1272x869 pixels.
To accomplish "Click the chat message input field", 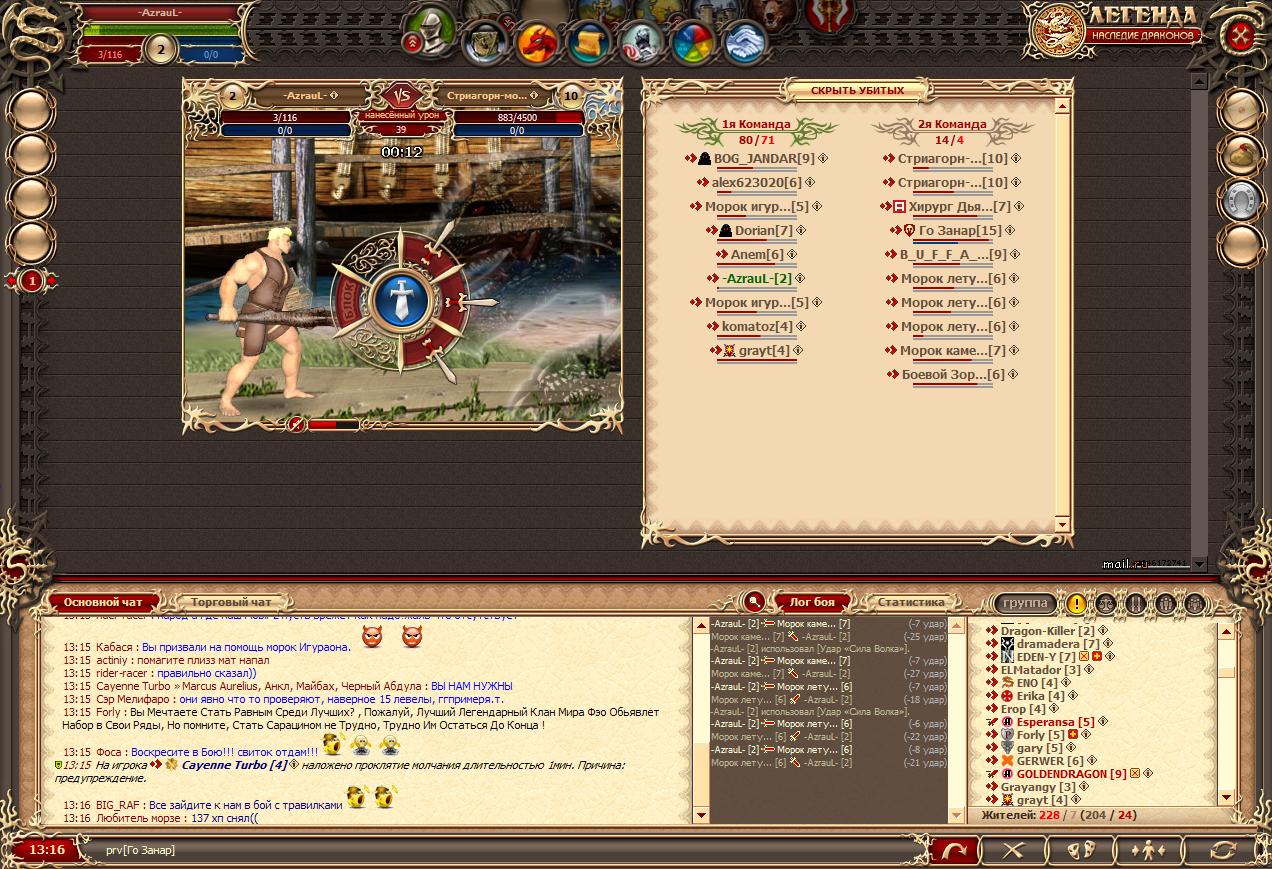I will [x=500, y=850].
